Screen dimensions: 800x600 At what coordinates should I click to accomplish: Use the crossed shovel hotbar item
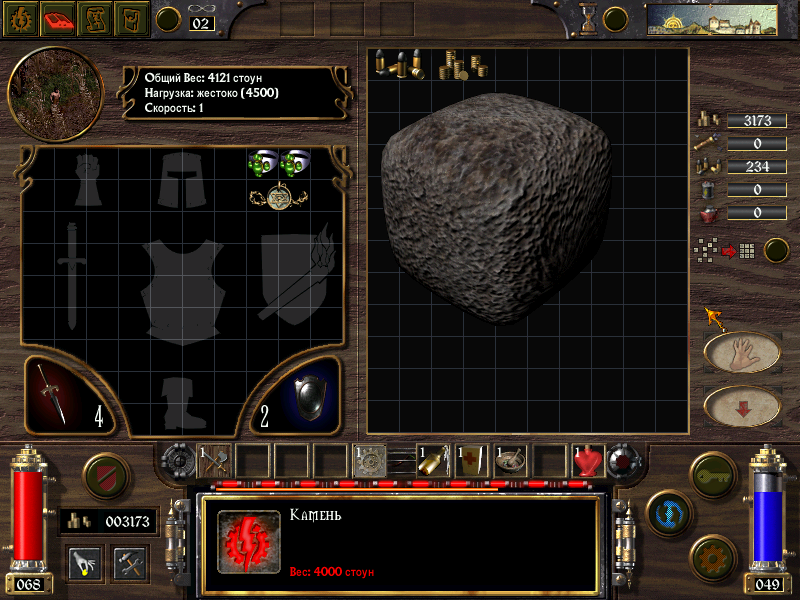tap(215, 459)
